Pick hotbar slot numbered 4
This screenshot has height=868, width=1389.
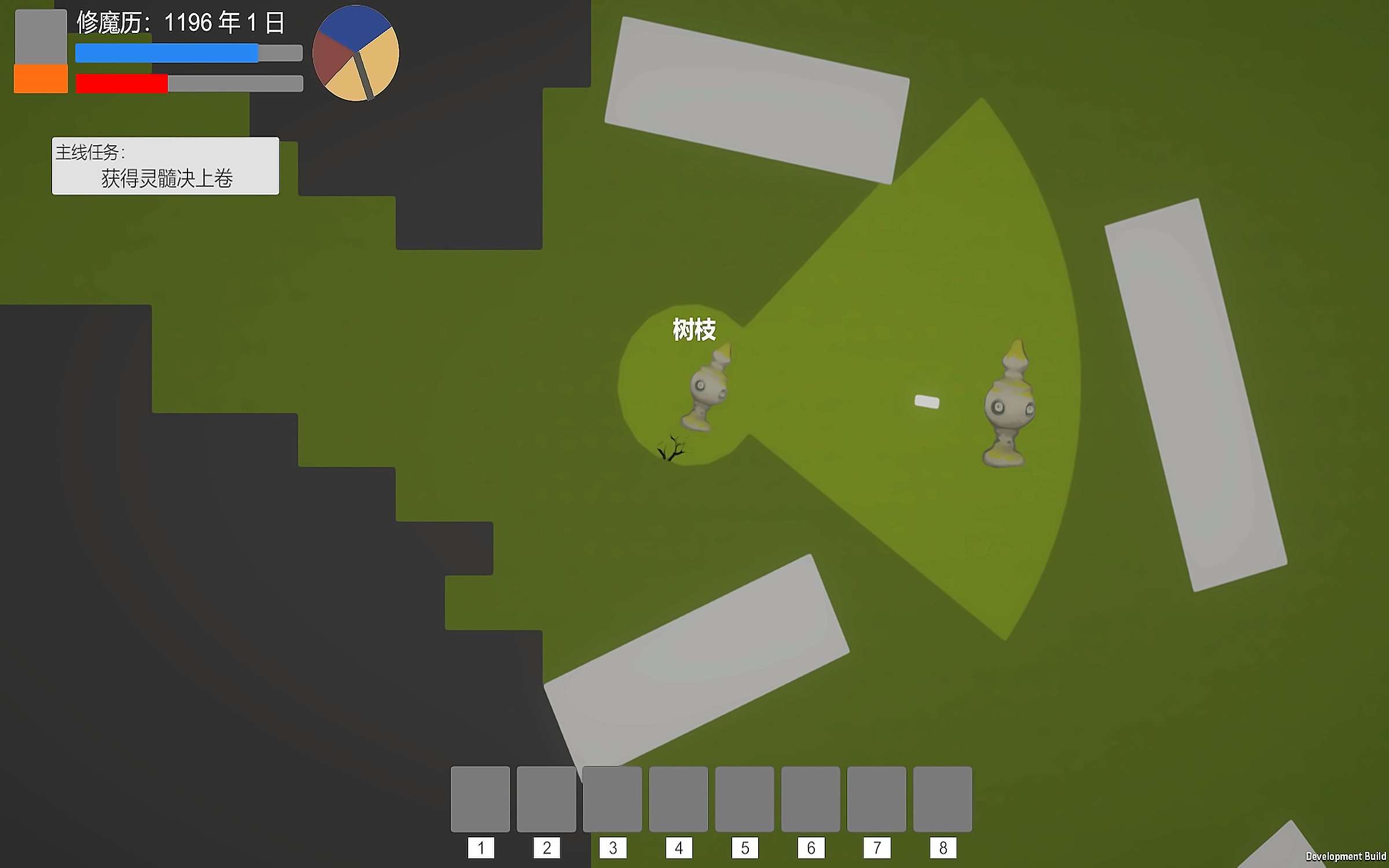[678, 799]
